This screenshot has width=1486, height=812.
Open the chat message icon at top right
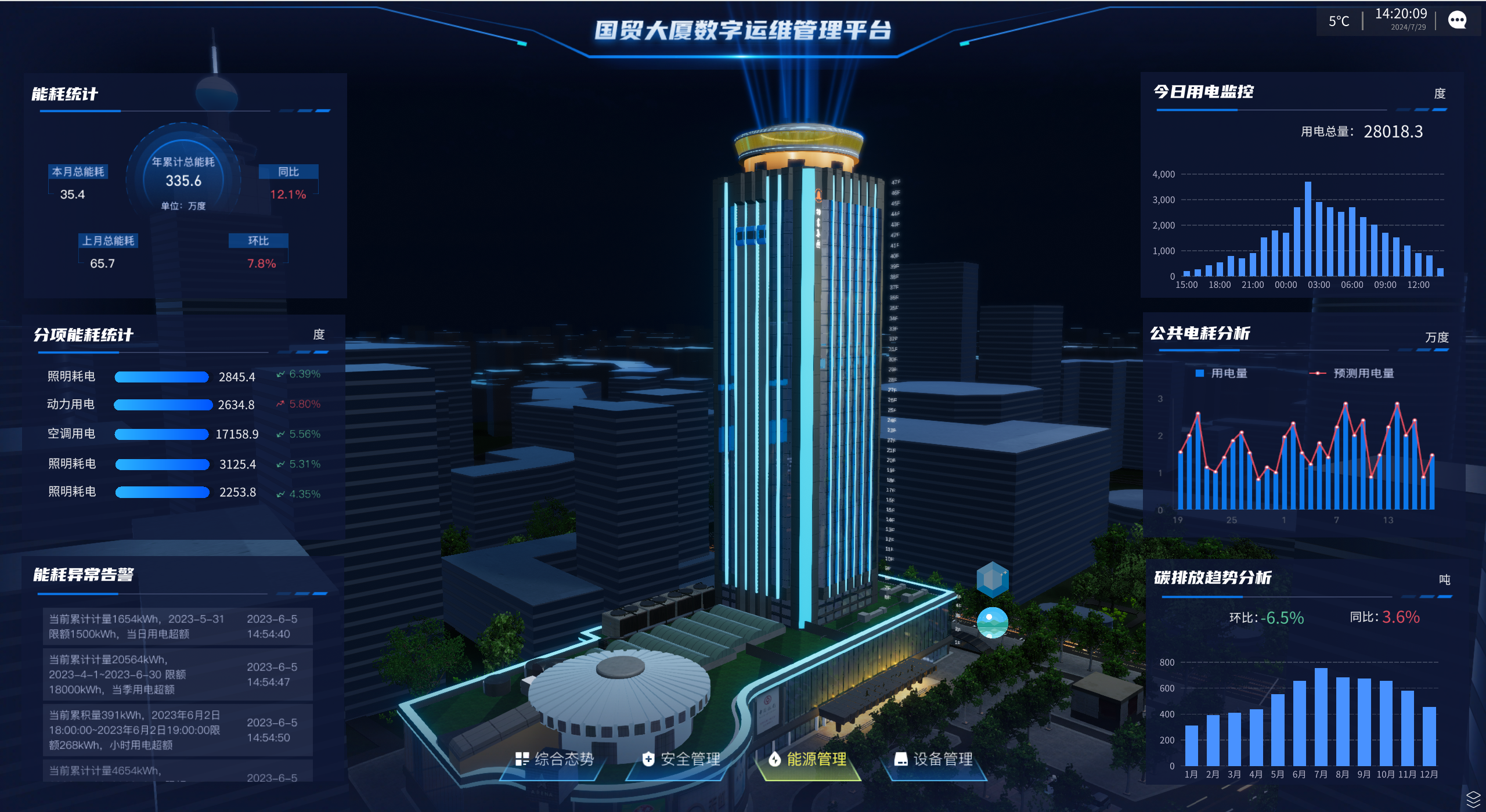click(x=1458, y=20)
